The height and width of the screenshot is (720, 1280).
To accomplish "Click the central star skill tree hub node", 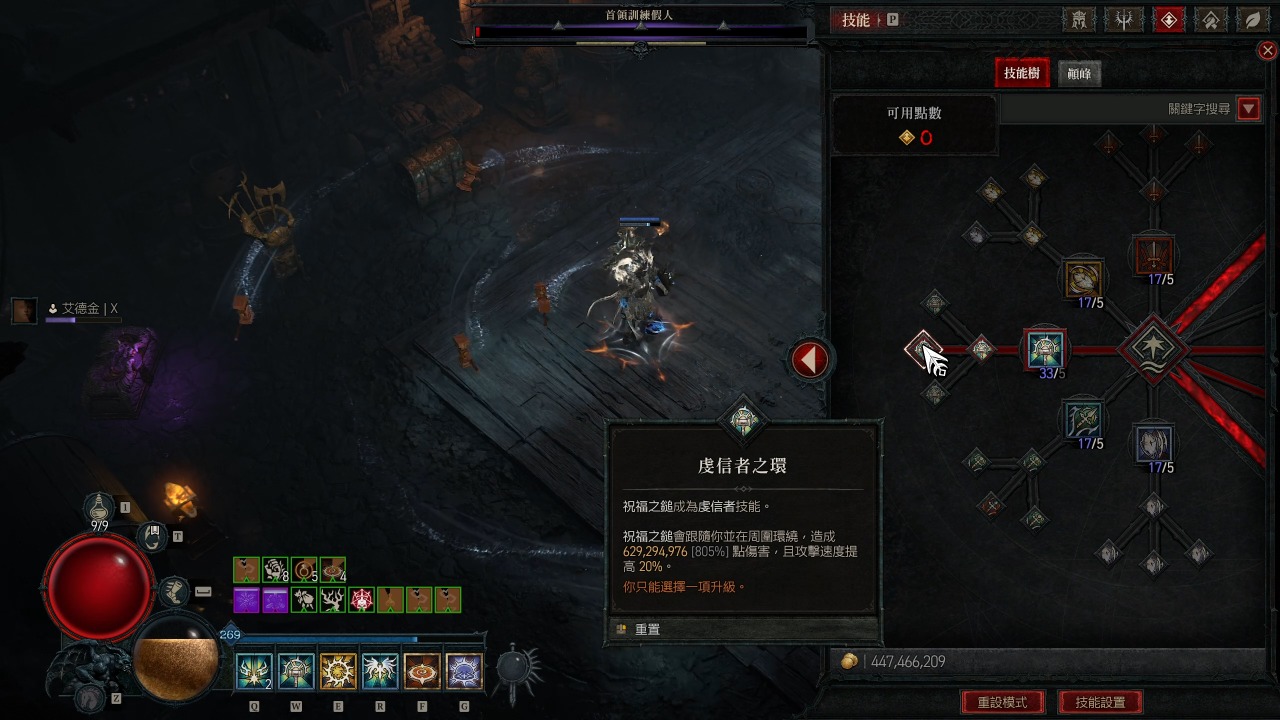I will (x=1153, y=349).
